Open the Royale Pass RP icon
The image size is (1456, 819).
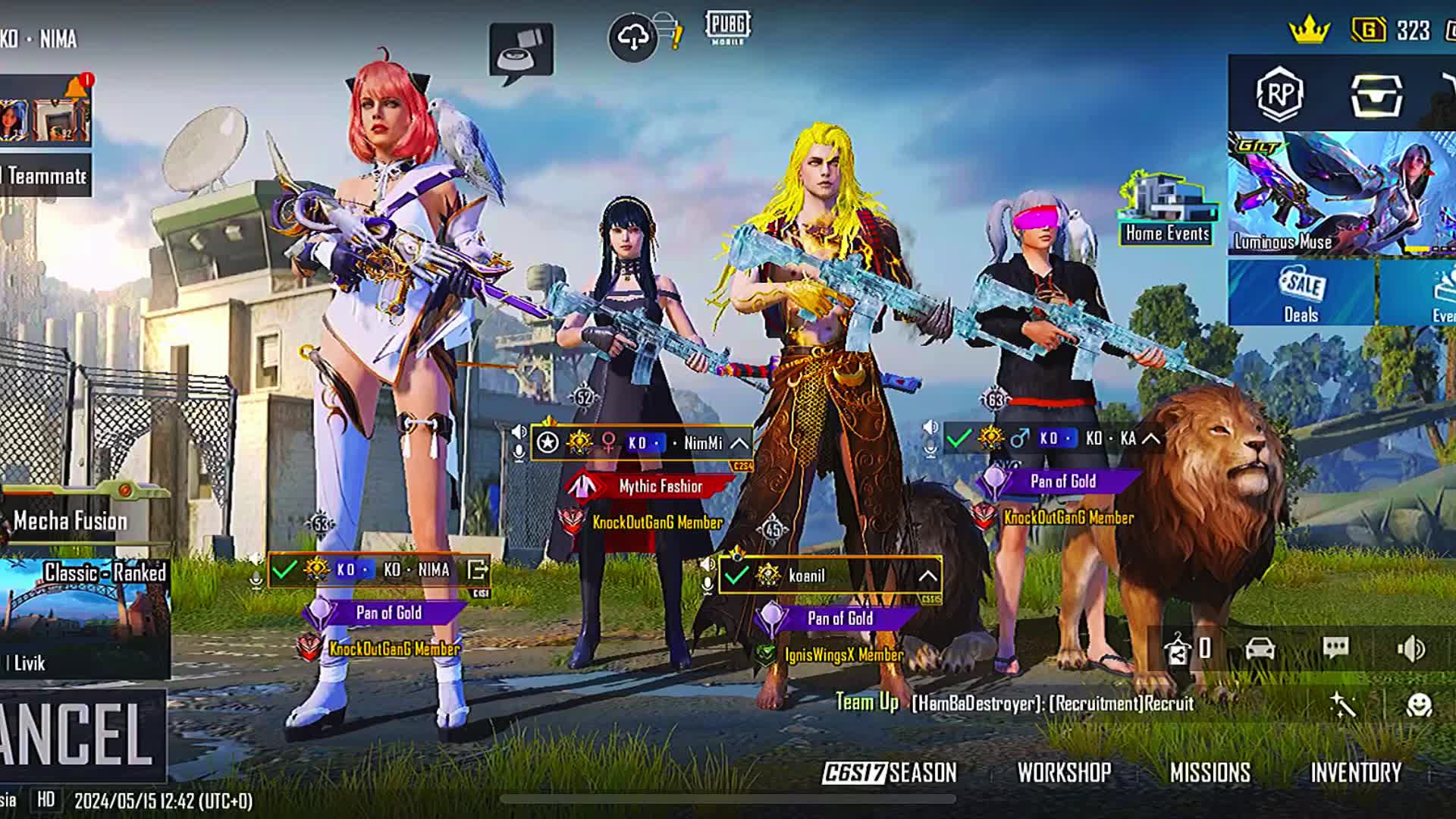tap(1279, 94)
